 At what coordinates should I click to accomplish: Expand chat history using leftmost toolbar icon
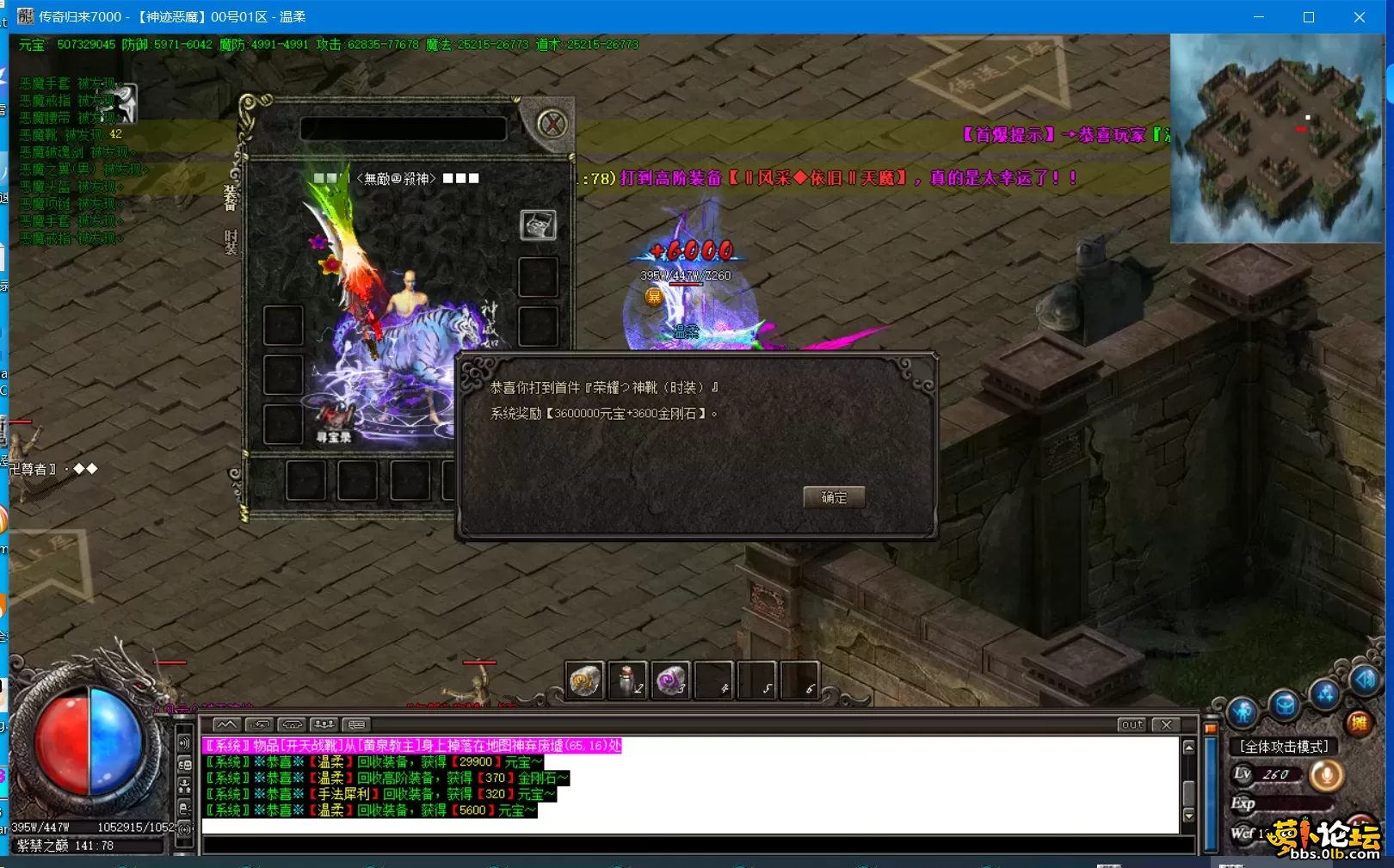227,725
